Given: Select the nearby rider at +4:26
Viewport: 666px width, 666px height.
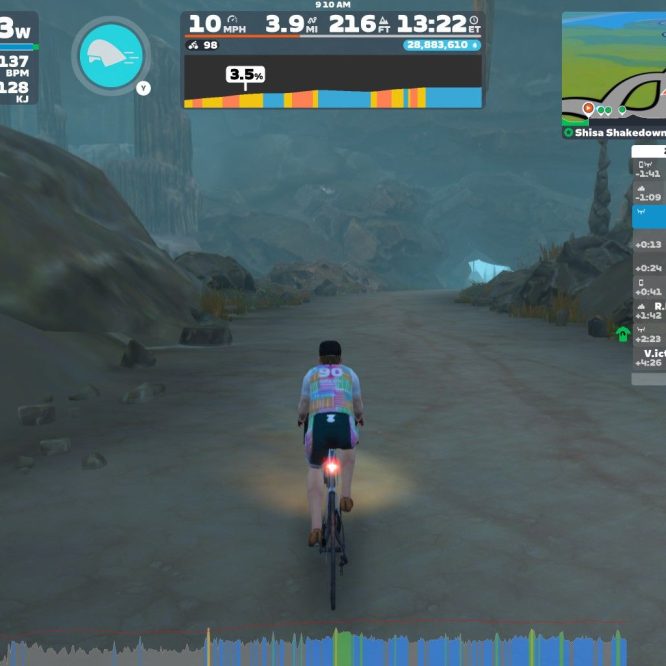Looking at the screenshot, I should [x=649, y=359].
